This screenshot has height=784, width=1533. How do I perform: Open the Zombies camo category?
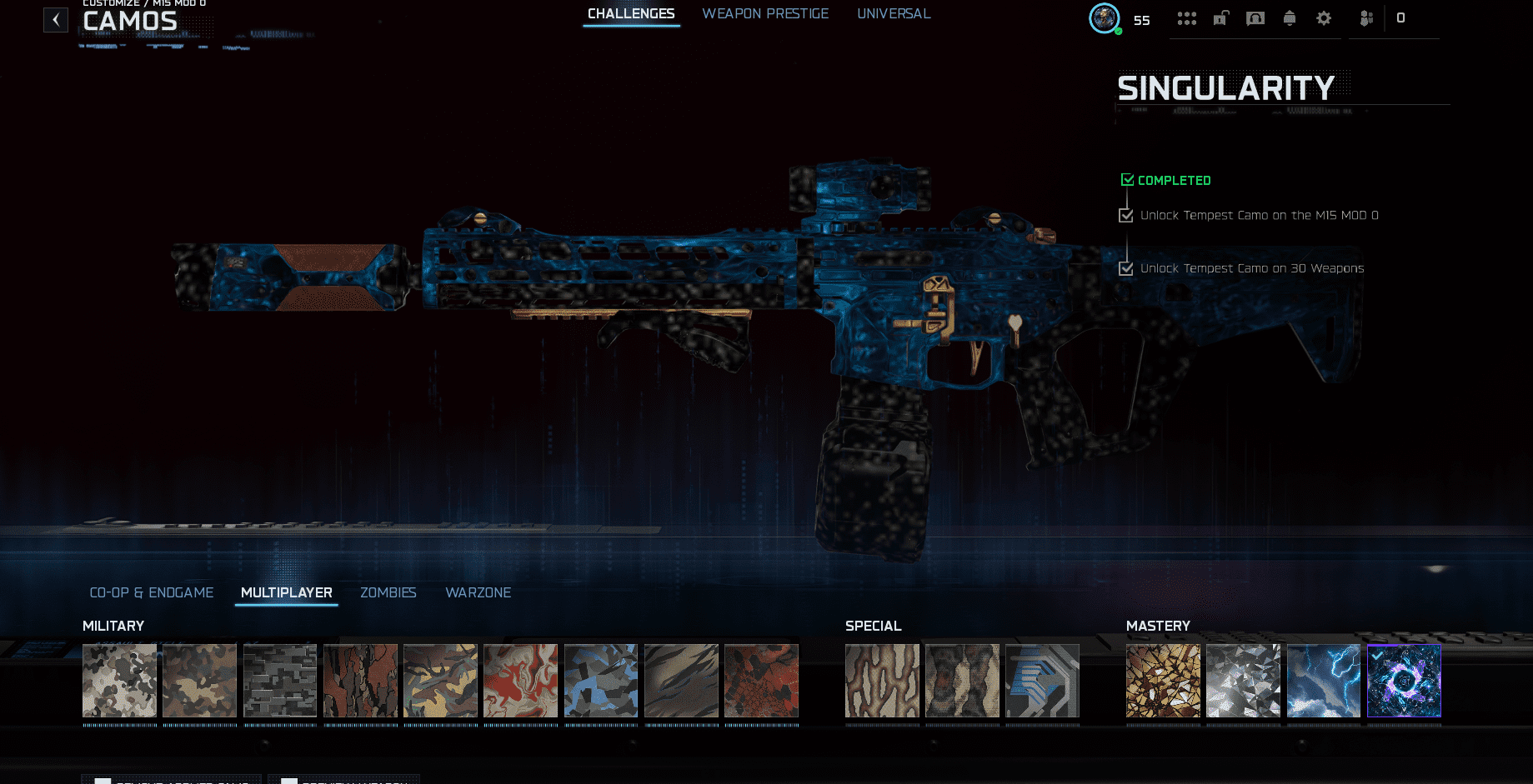388,592
